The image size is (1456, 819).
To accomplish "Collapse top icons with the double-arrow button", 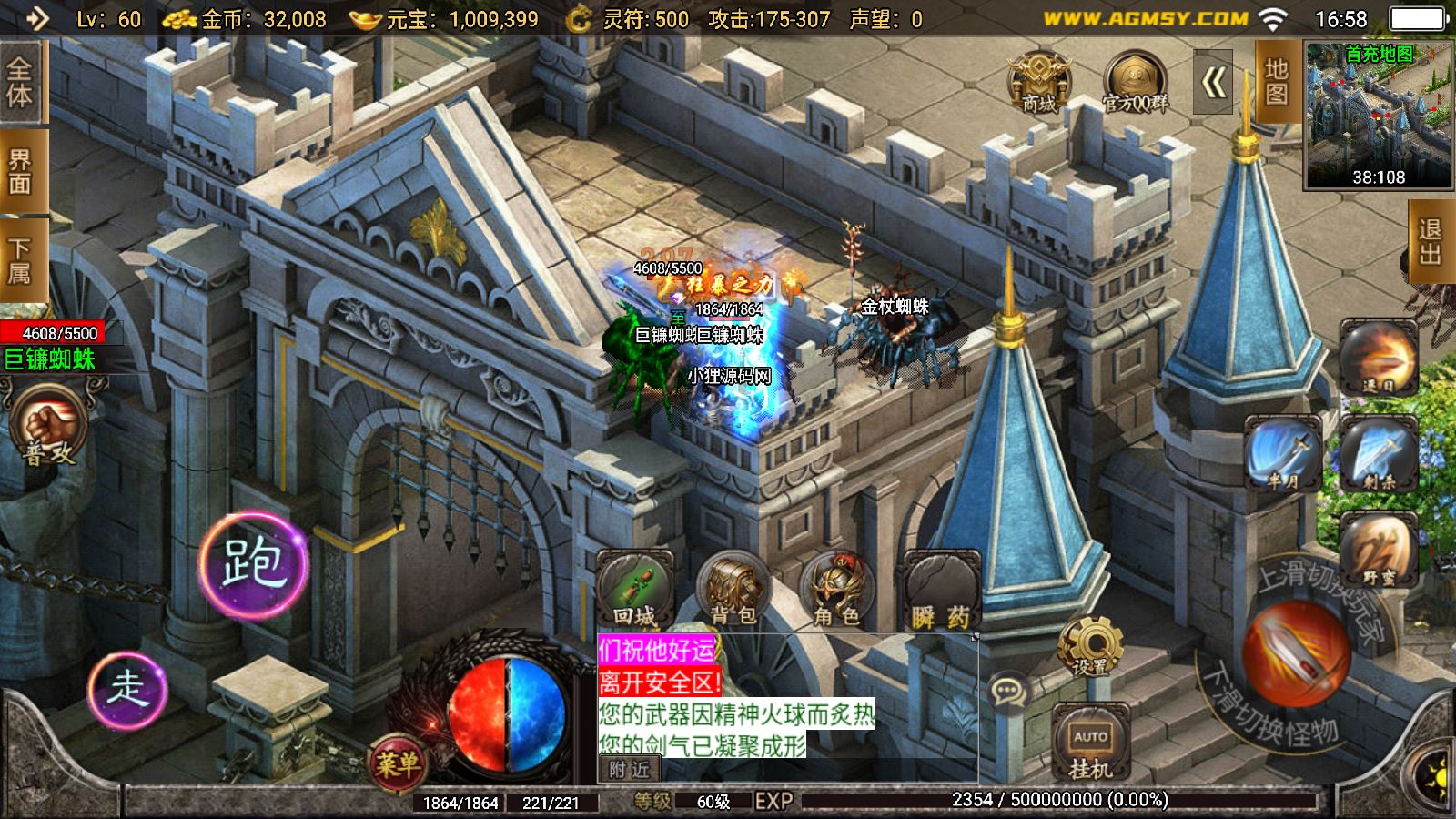I will pyautogui.click(x=1213, y=84).
